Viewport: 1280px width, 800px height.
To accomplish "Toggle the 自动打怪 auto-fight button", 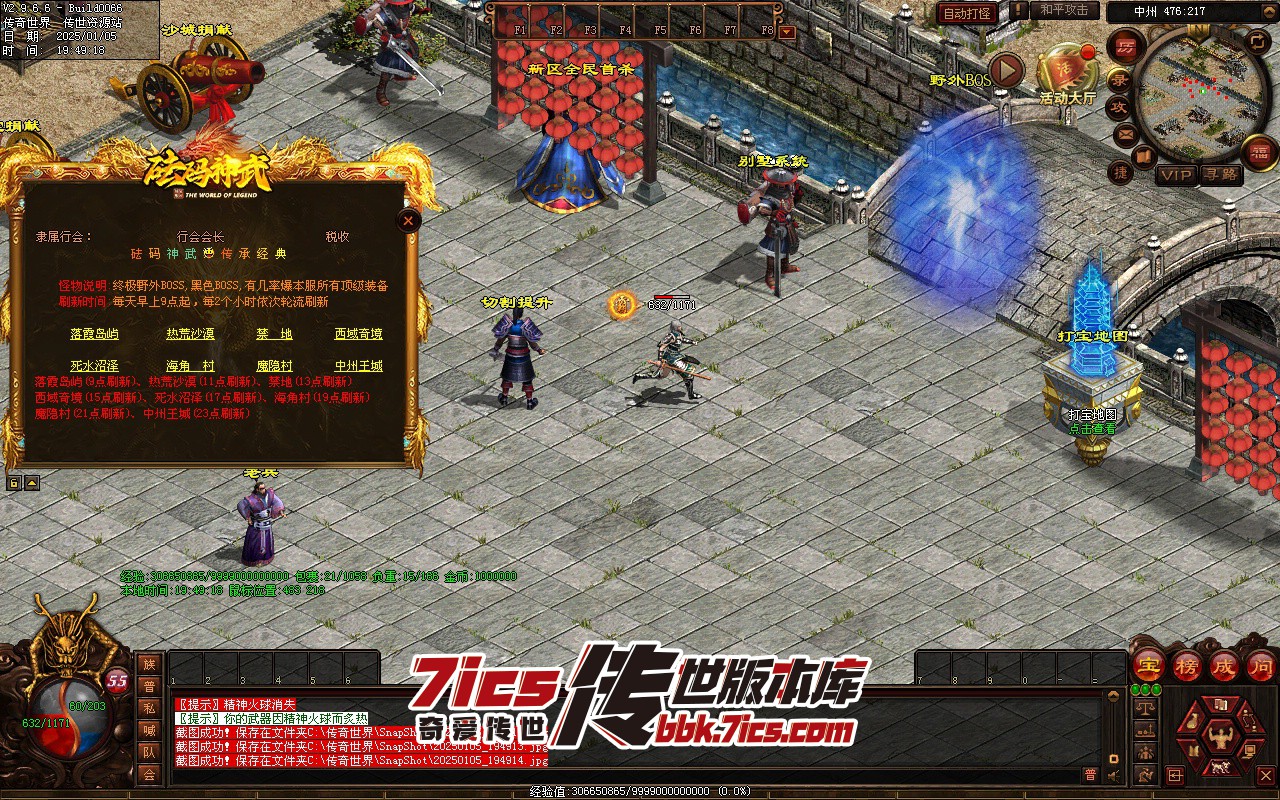I will pos(966,13).
